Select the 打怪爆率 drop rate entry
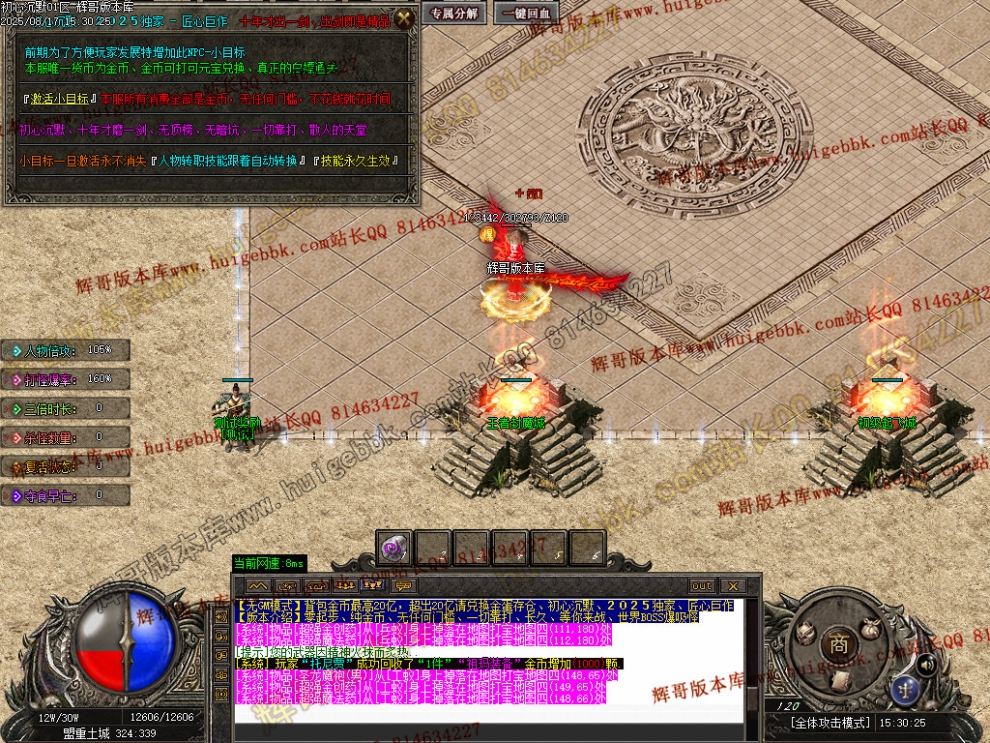The height and width of the screenshot is (743, 990). pyautogui.click(x=56, y=379)
